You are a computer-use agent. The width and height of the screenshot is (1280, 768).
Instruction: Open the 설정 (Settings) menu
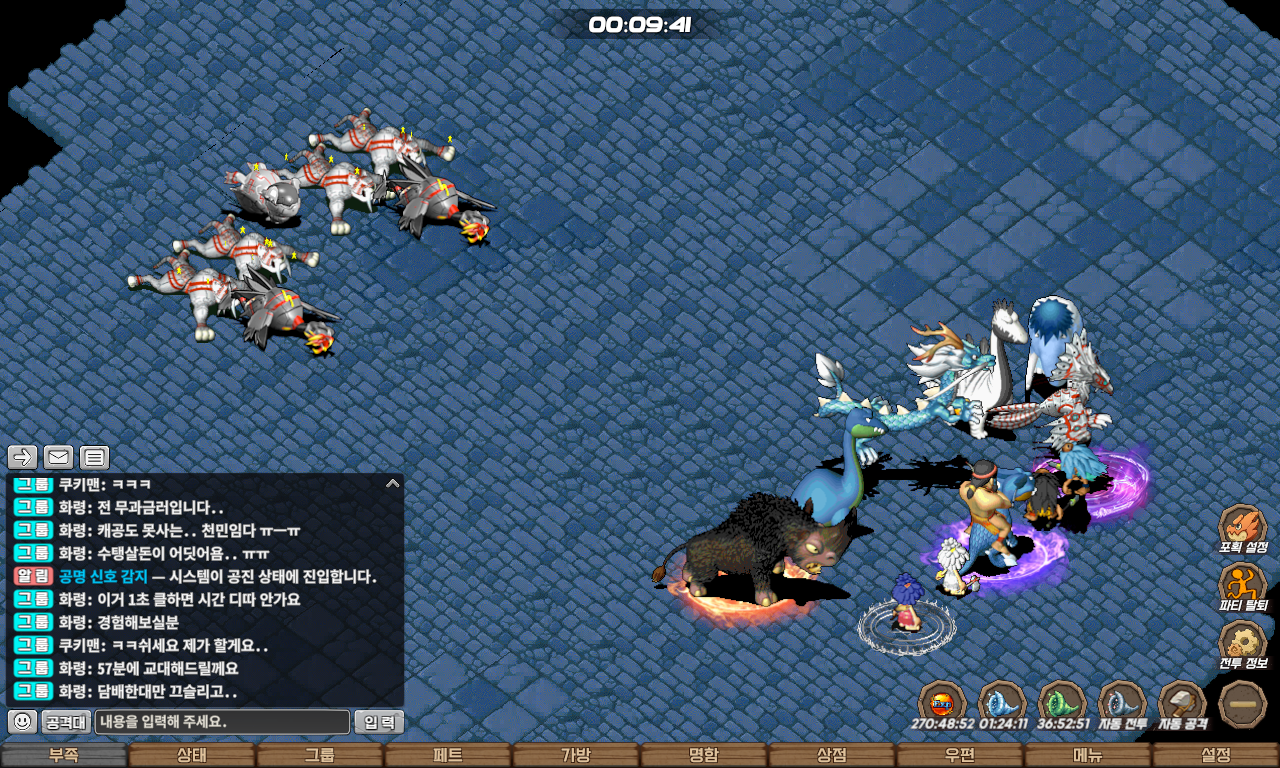pos(1215,755)
